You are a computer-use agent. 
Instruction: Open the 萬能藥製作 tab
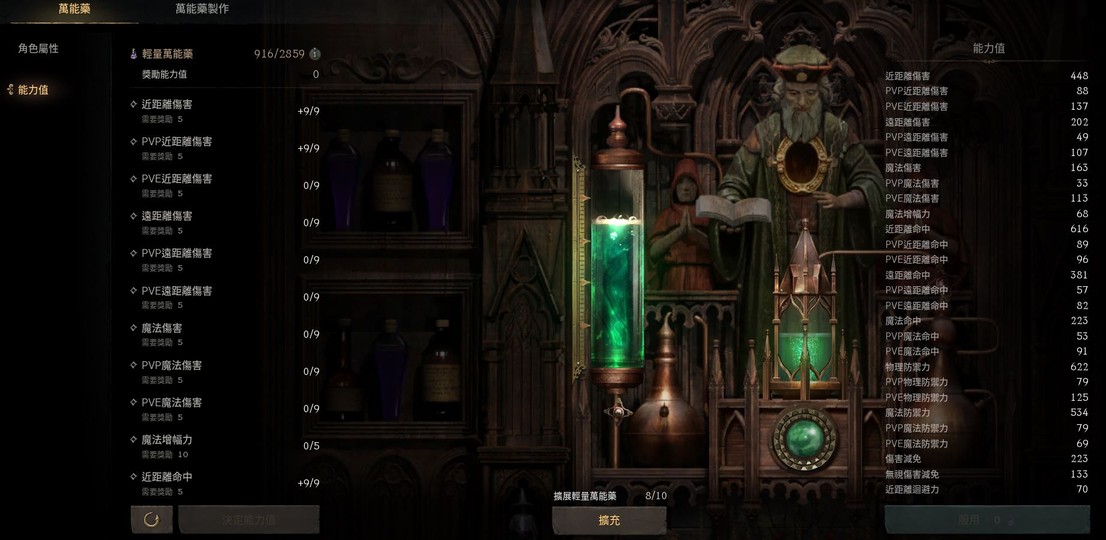202,9
